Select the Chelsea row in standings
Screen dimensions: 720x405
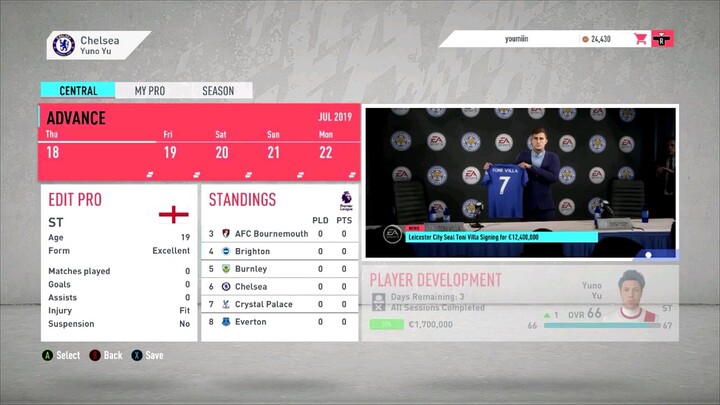pyautogui.click(x=280, y=287)
